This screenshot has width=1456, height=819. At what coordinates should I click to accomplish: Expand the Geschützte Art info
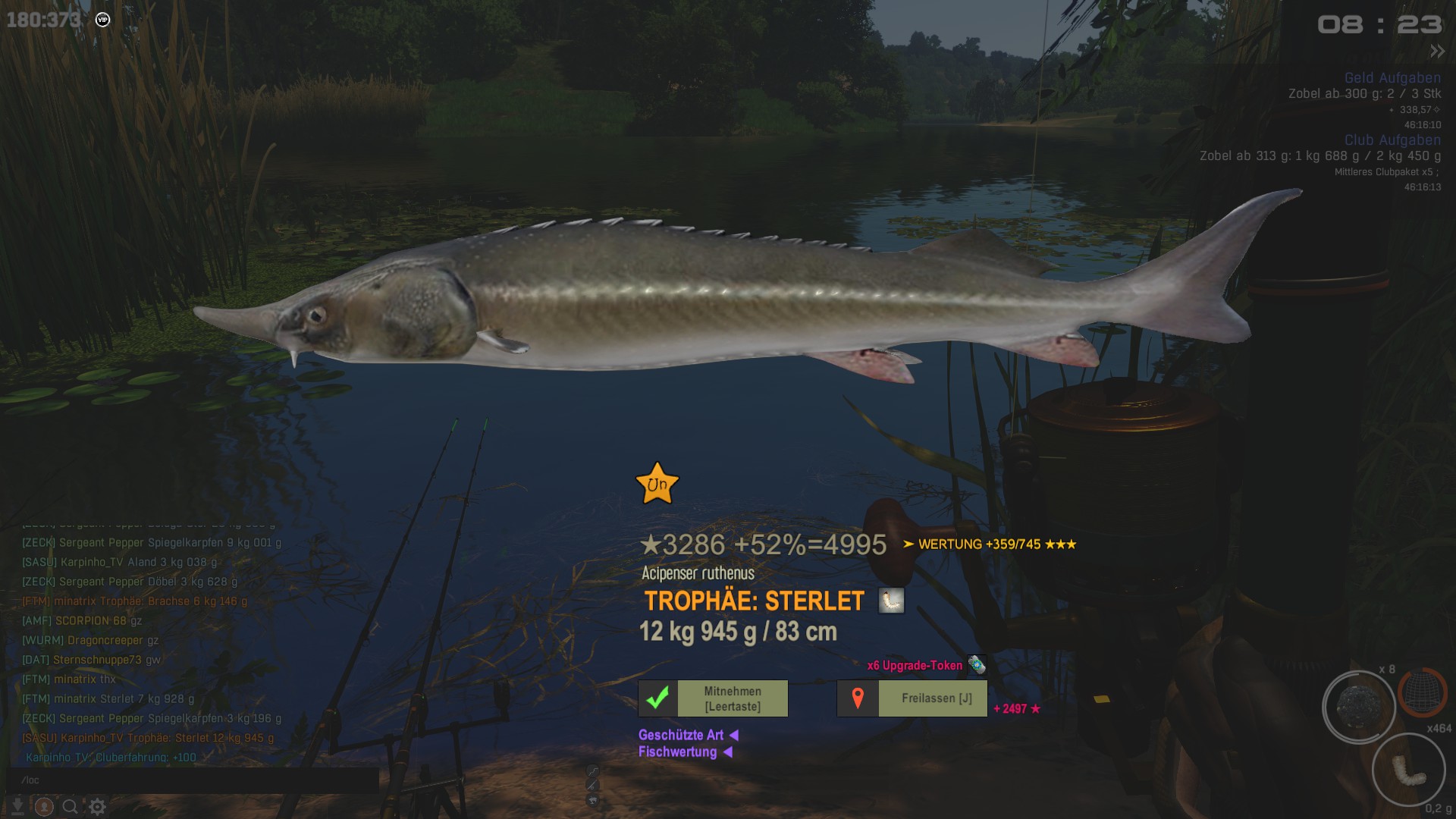click(688, 735)
